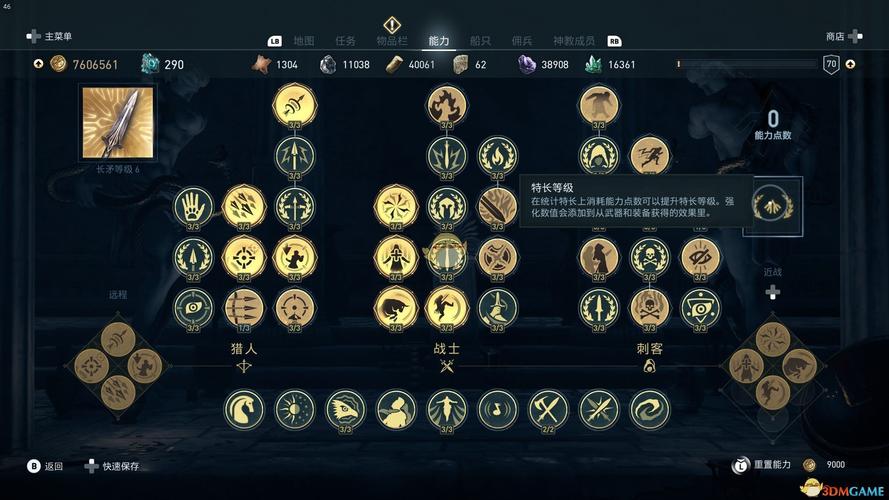
Task: Select the spear level icon
Action: (x=118, y=123)
